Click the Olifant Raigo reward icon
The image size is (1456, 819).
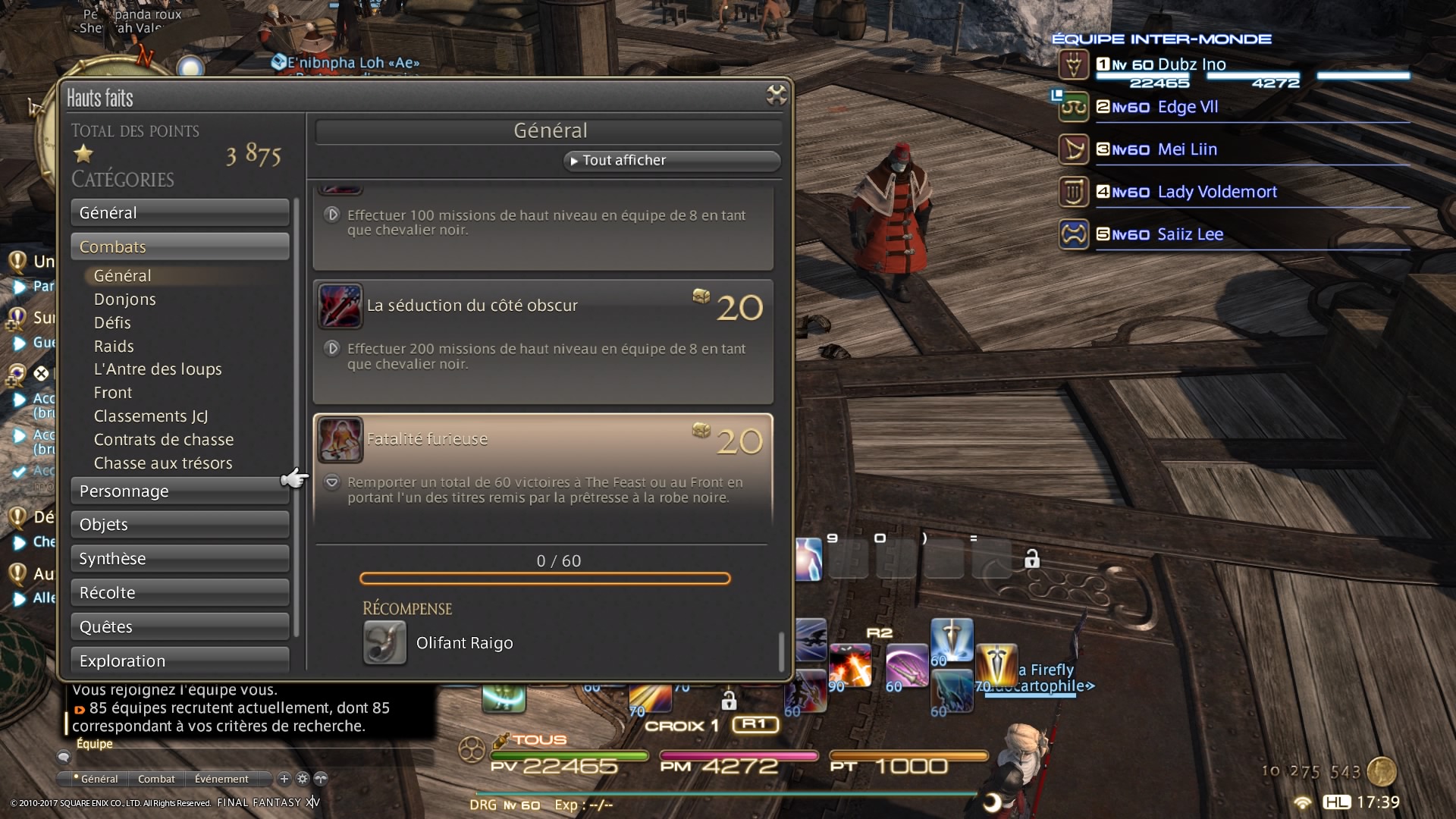pyautogui.click(x=384, y=643)
